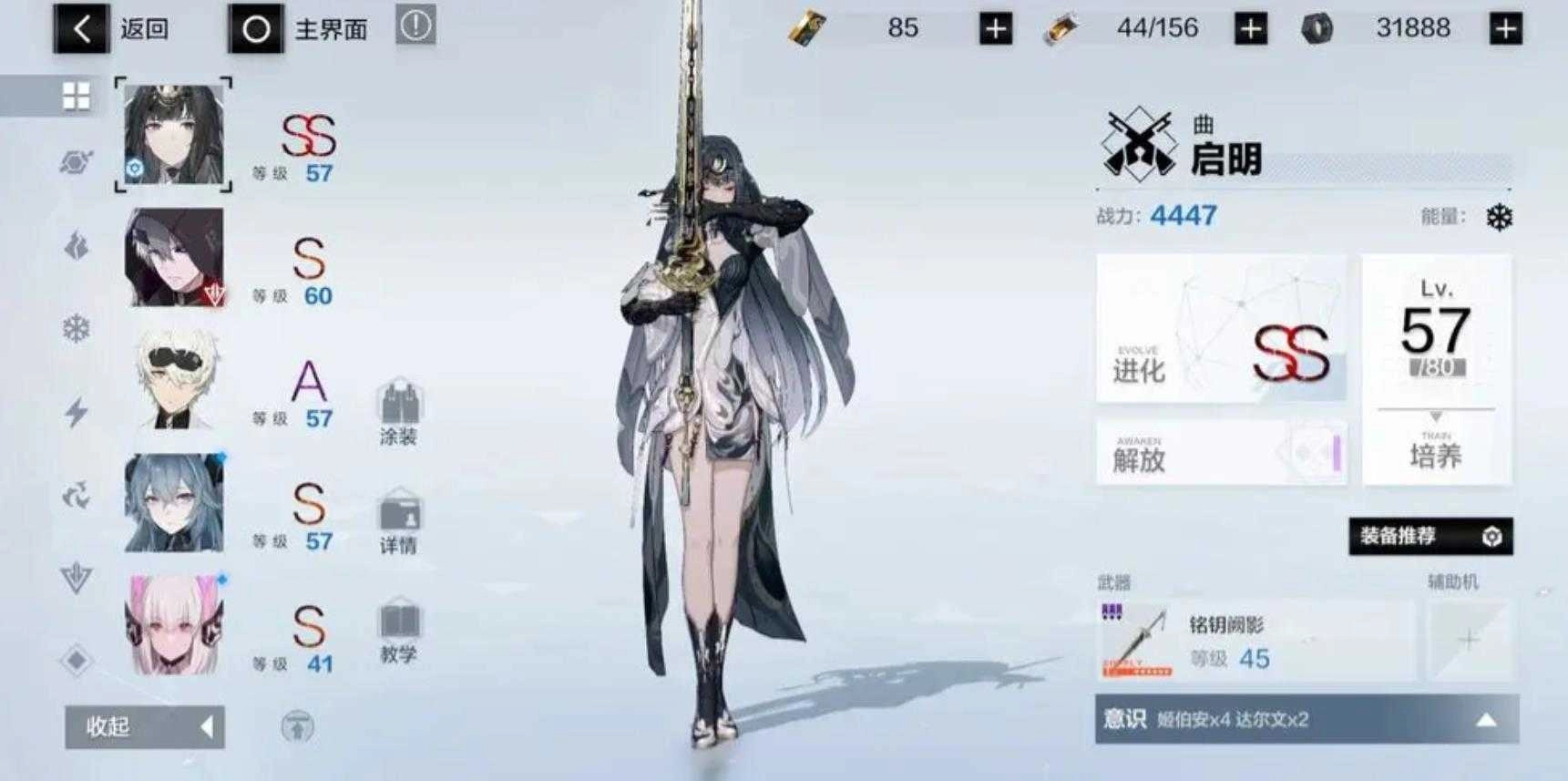The height and width of the screenshot is (781, 1568).
Task: Click plus icon next to 31888 currency
Action: [1508, 27]
